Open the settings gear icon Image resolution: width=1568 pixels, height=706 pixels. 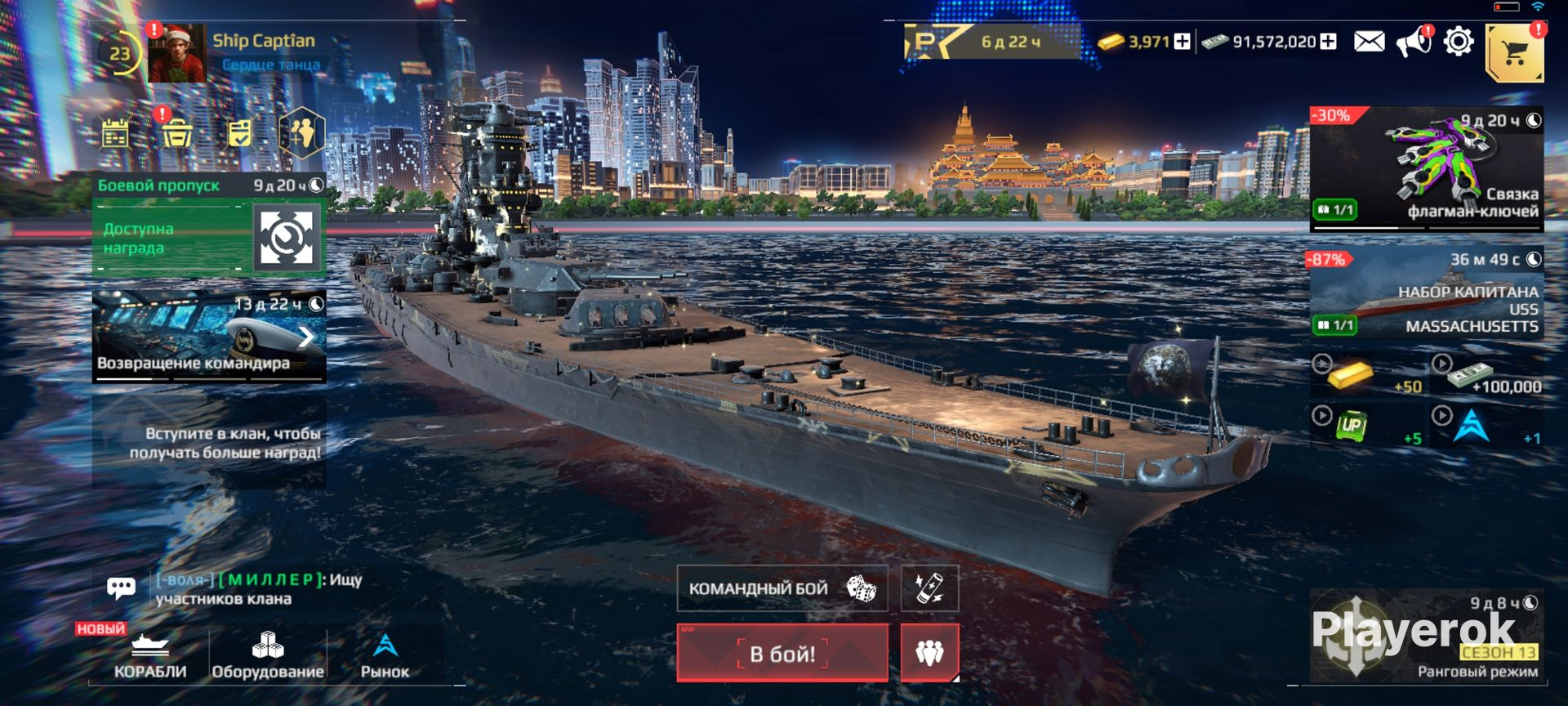1459,42
